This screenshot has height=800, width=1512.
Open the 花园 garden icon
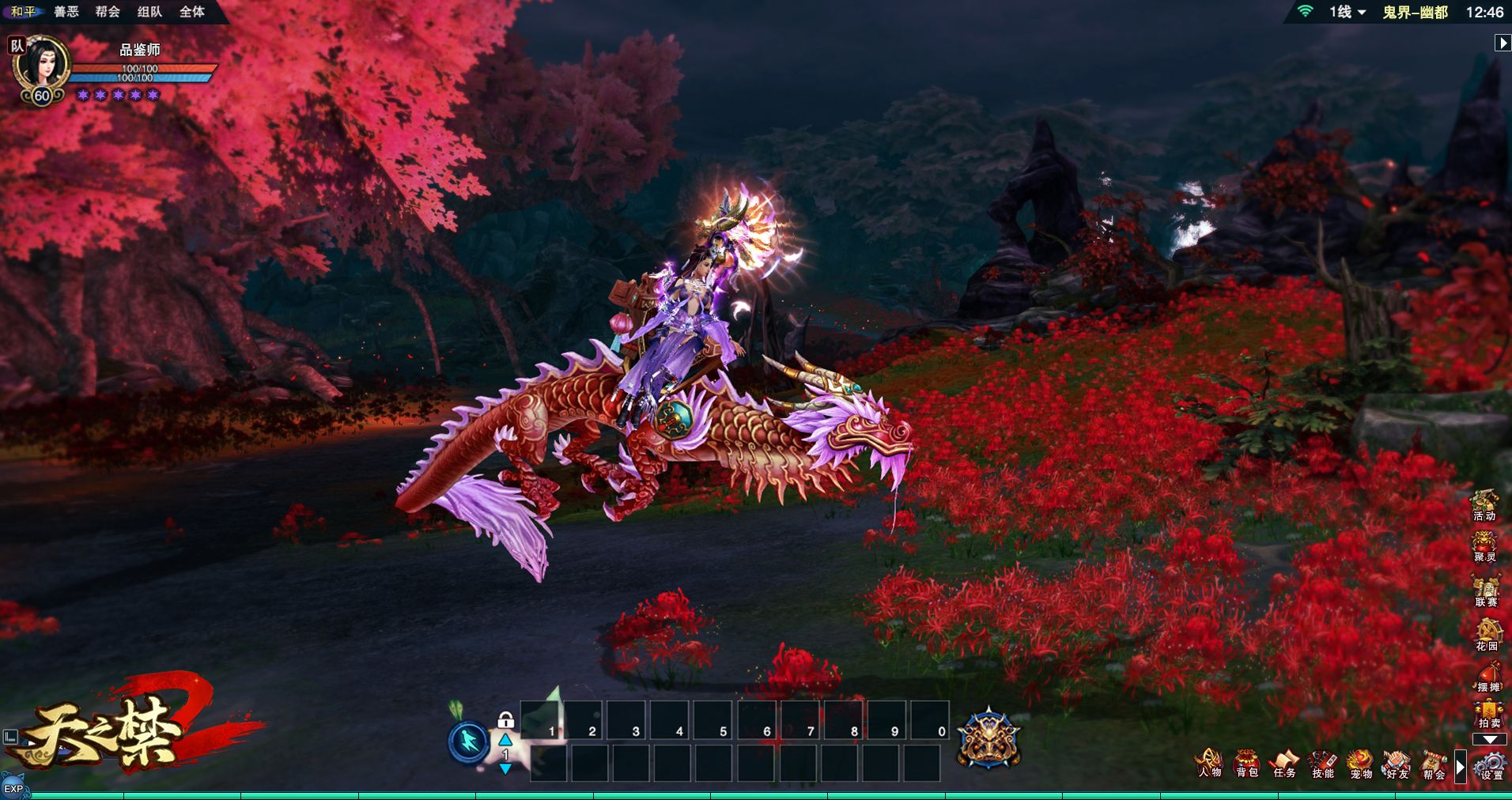point(1487,634)
